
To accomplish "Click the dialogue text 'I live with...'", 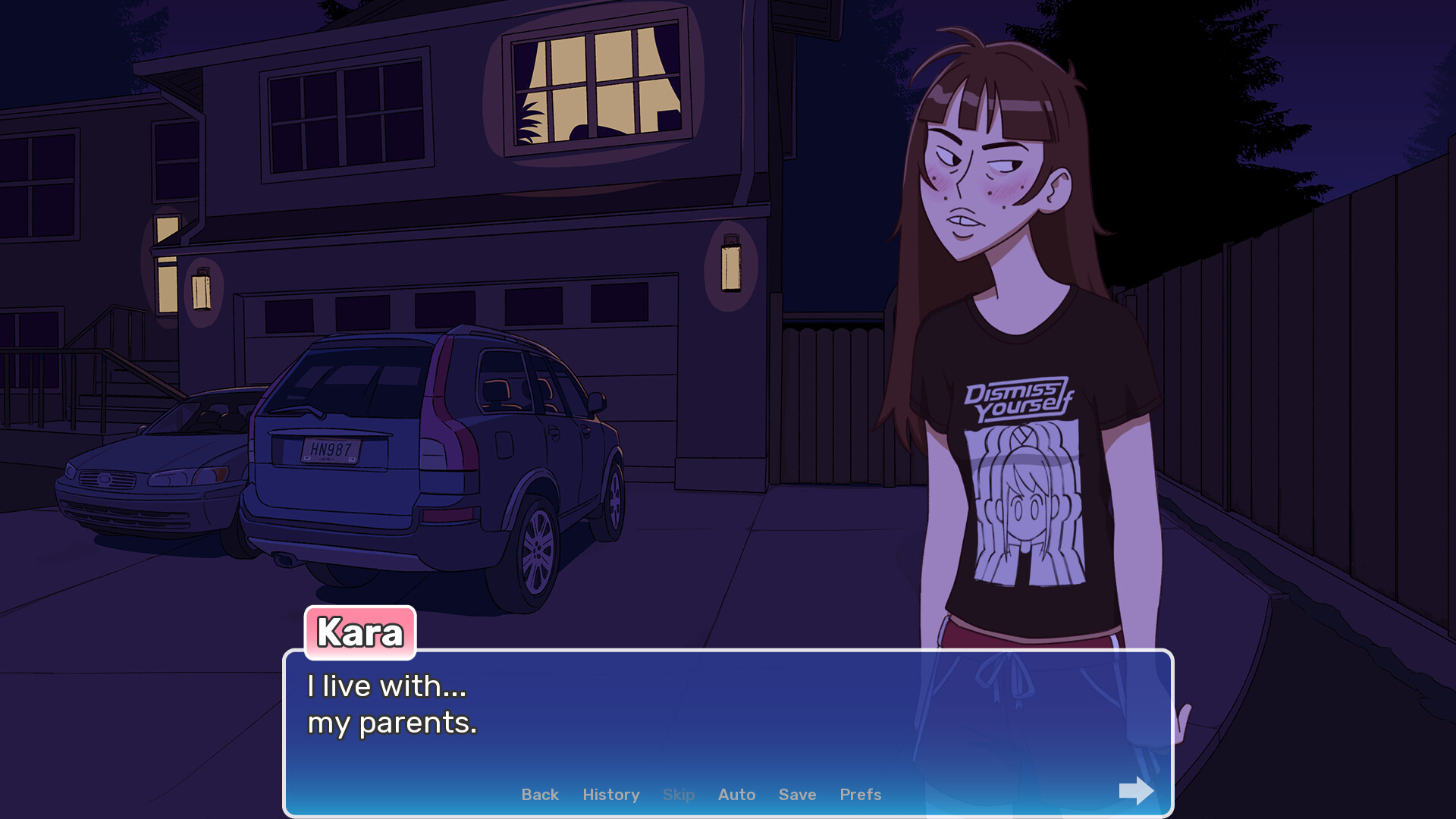I will [x=387, y=686].
